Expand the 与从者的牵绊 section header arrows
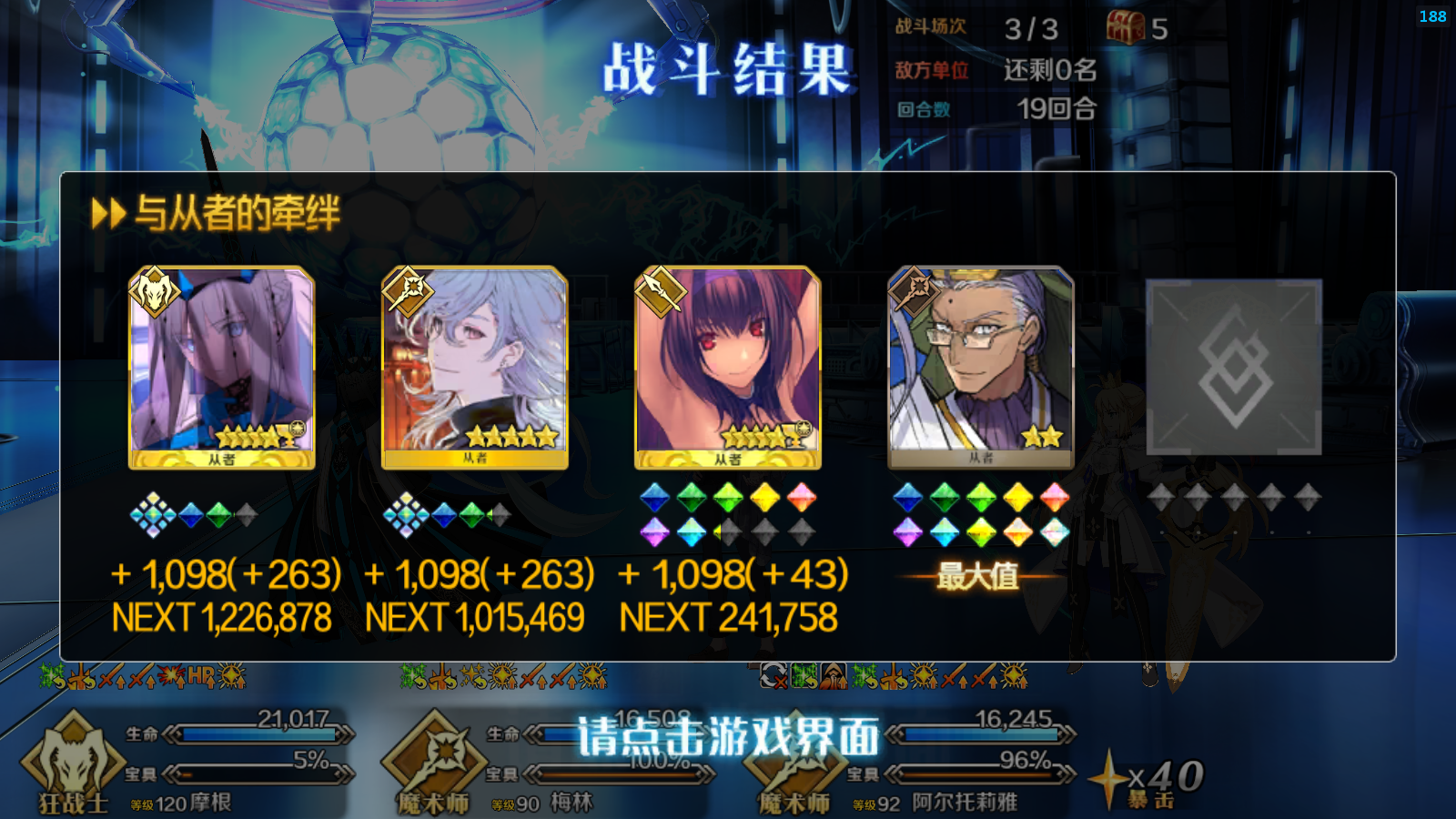 click(x=108, y=211)
